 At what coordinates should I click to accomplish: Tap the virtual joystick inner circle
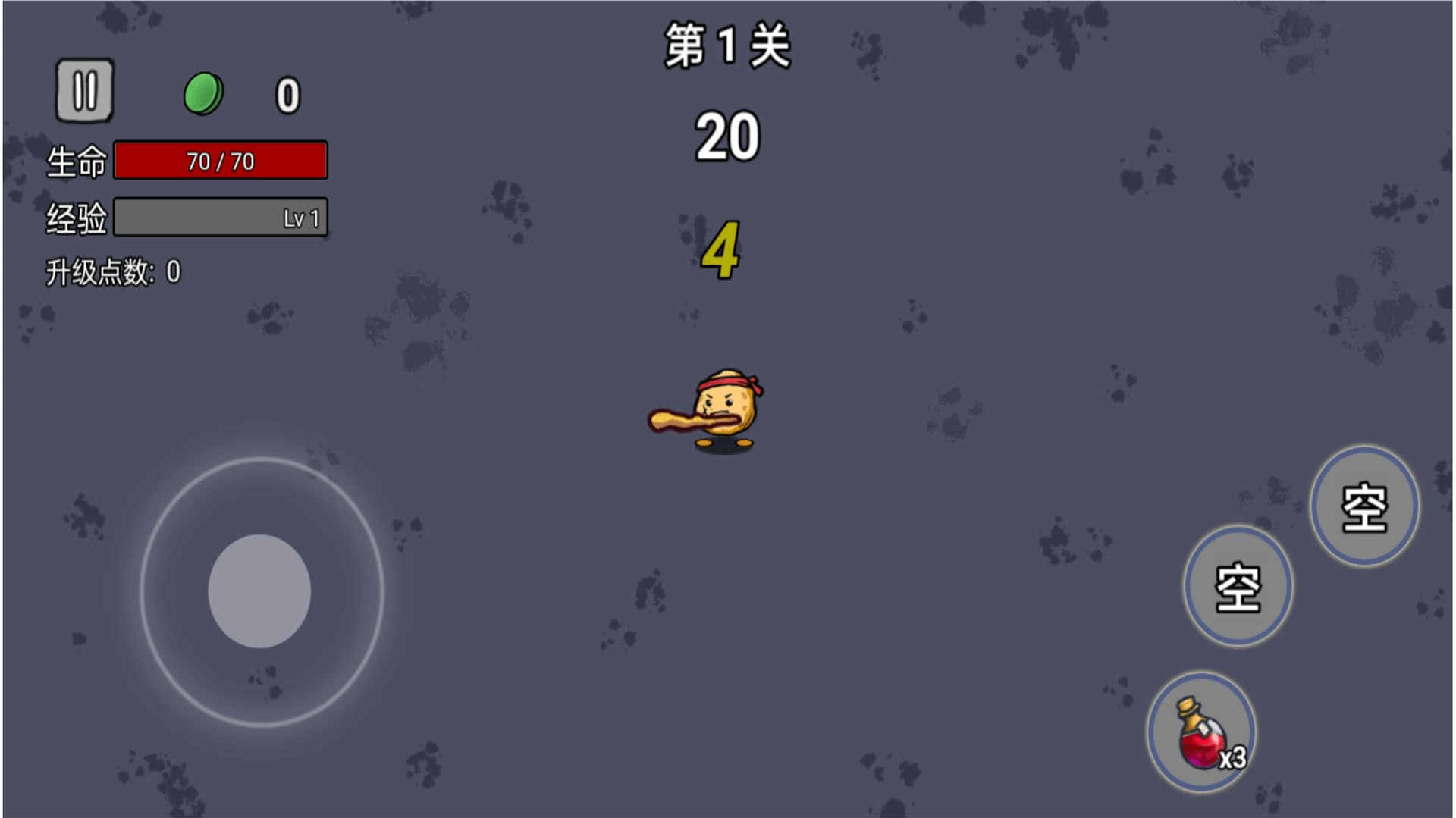tap(262, 591)
